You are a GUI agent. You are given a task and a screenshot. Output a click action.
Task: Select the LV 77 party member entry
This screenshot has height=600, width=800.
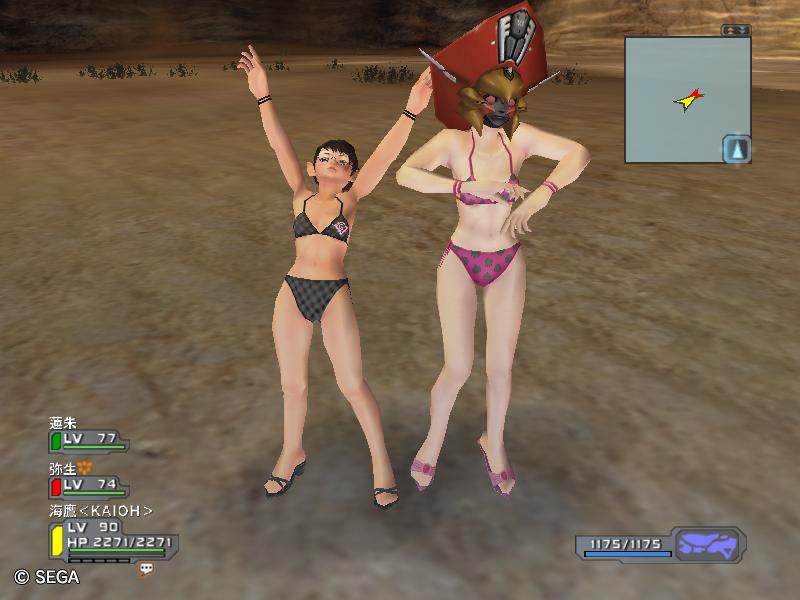[x=89, y=439]
